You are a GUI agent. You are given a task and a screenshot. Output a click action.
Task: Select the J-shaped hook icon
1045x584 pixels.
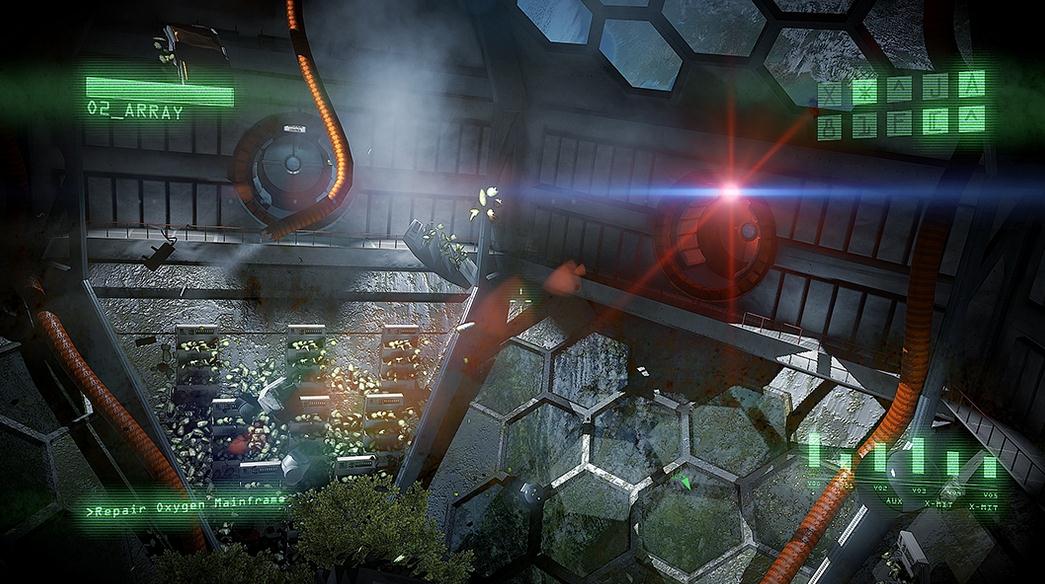point(935,89)
